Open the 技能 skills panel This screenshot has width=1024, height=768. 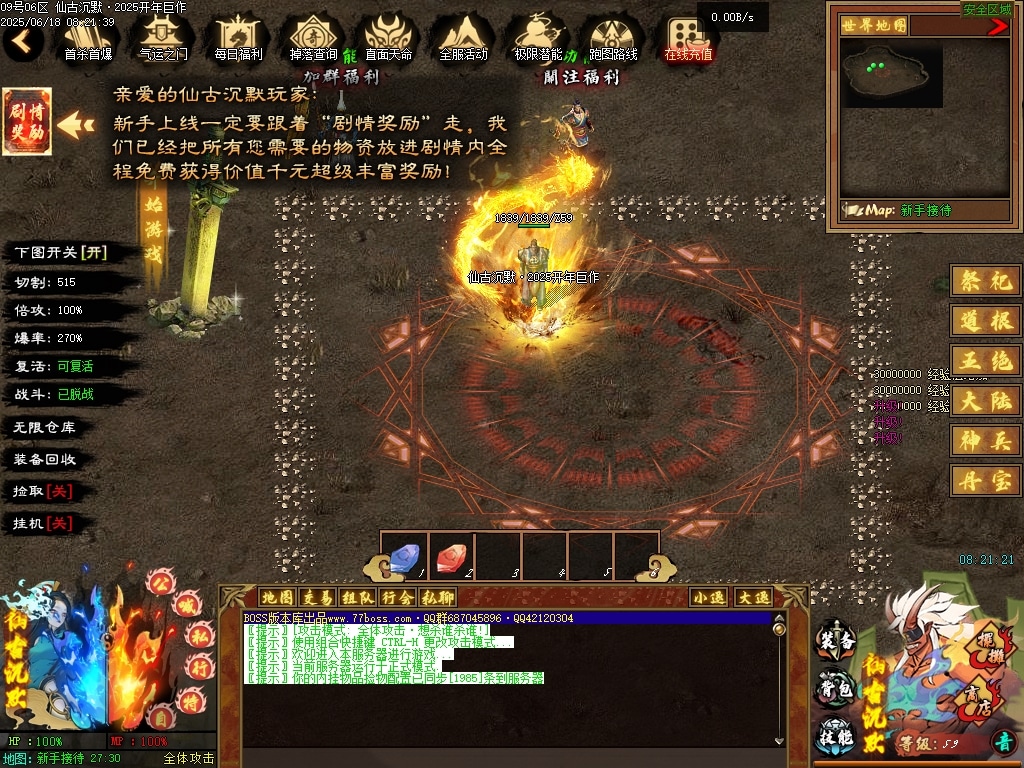836,735
